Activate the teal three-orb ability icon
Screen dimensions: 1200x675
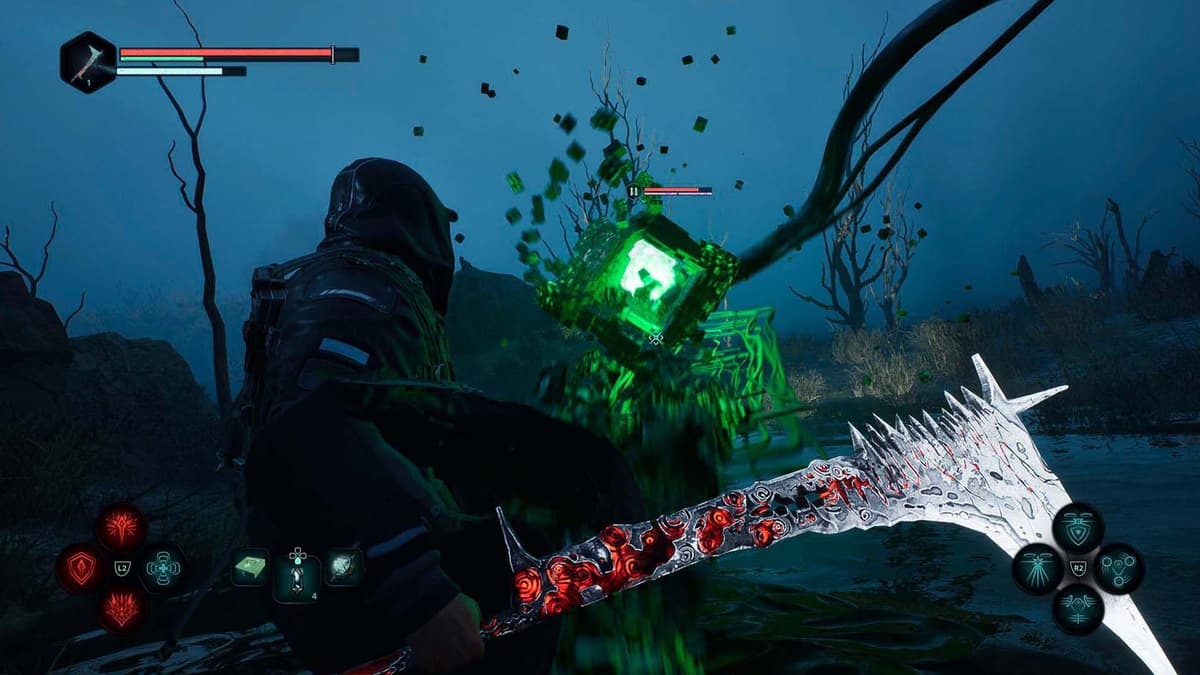tap(1118, 568)
